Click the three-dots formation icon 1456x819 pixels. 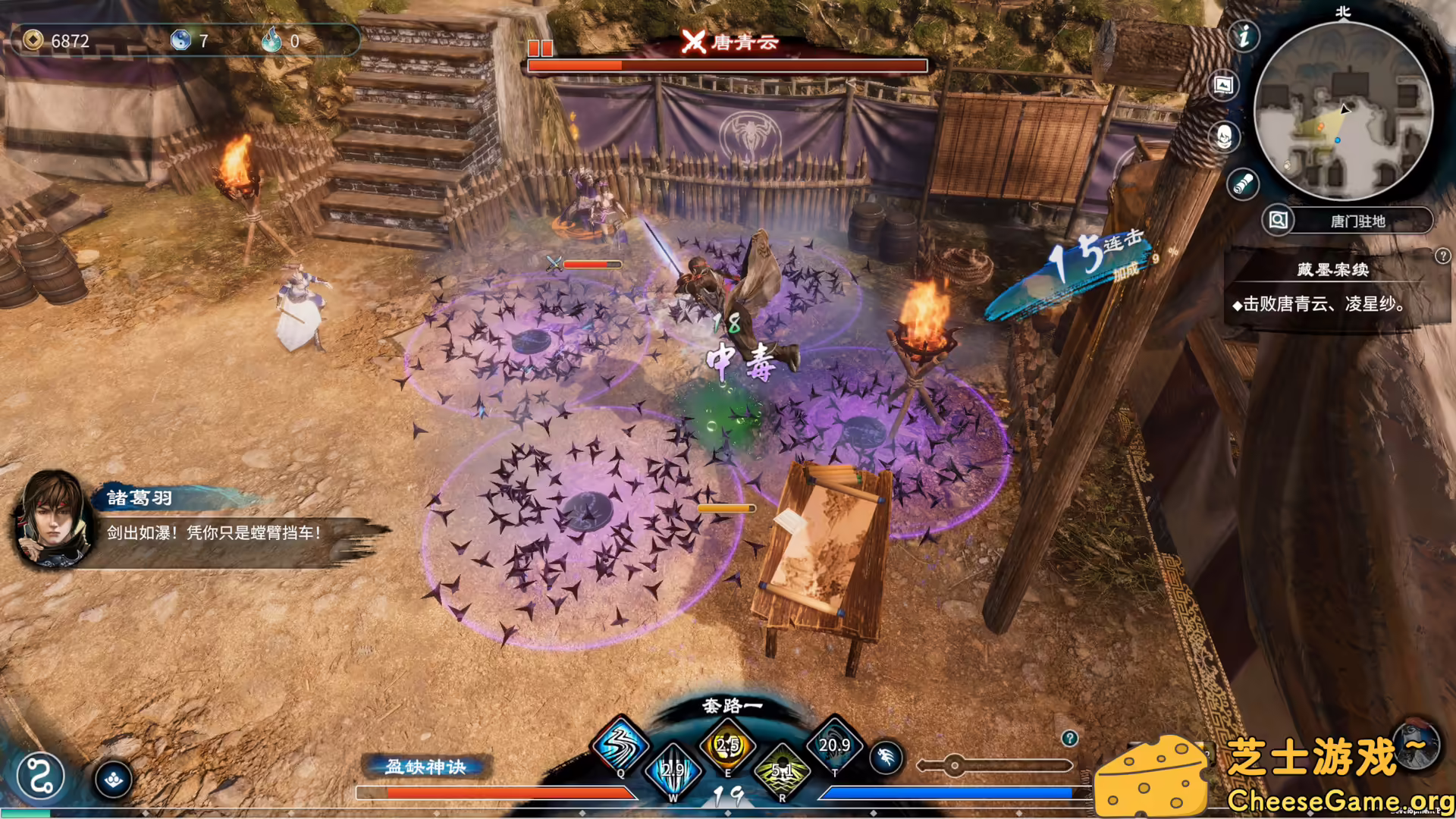[x=114, y=780]
